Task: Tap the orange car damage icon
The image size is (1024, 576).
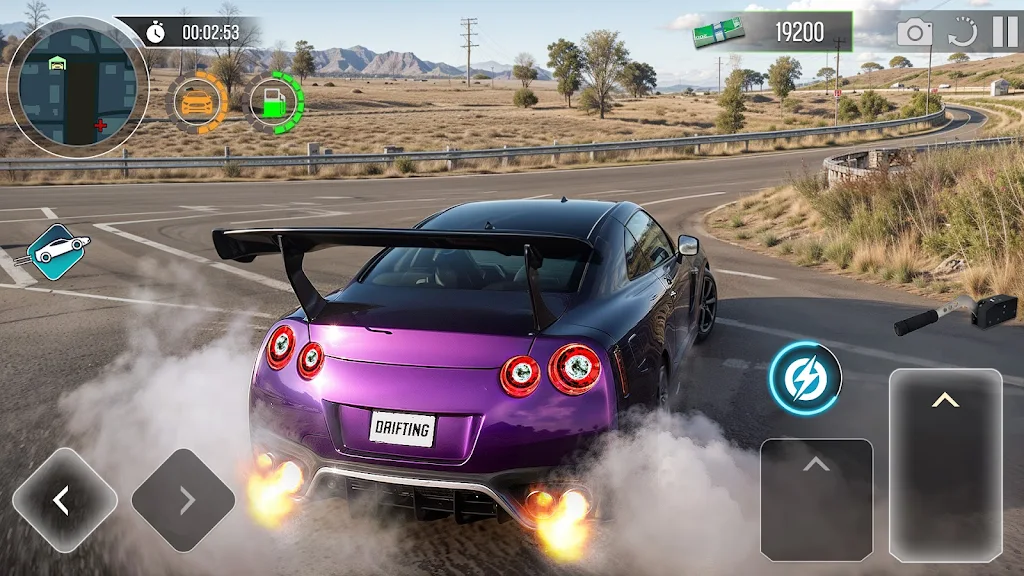Action: pos(197,102)
